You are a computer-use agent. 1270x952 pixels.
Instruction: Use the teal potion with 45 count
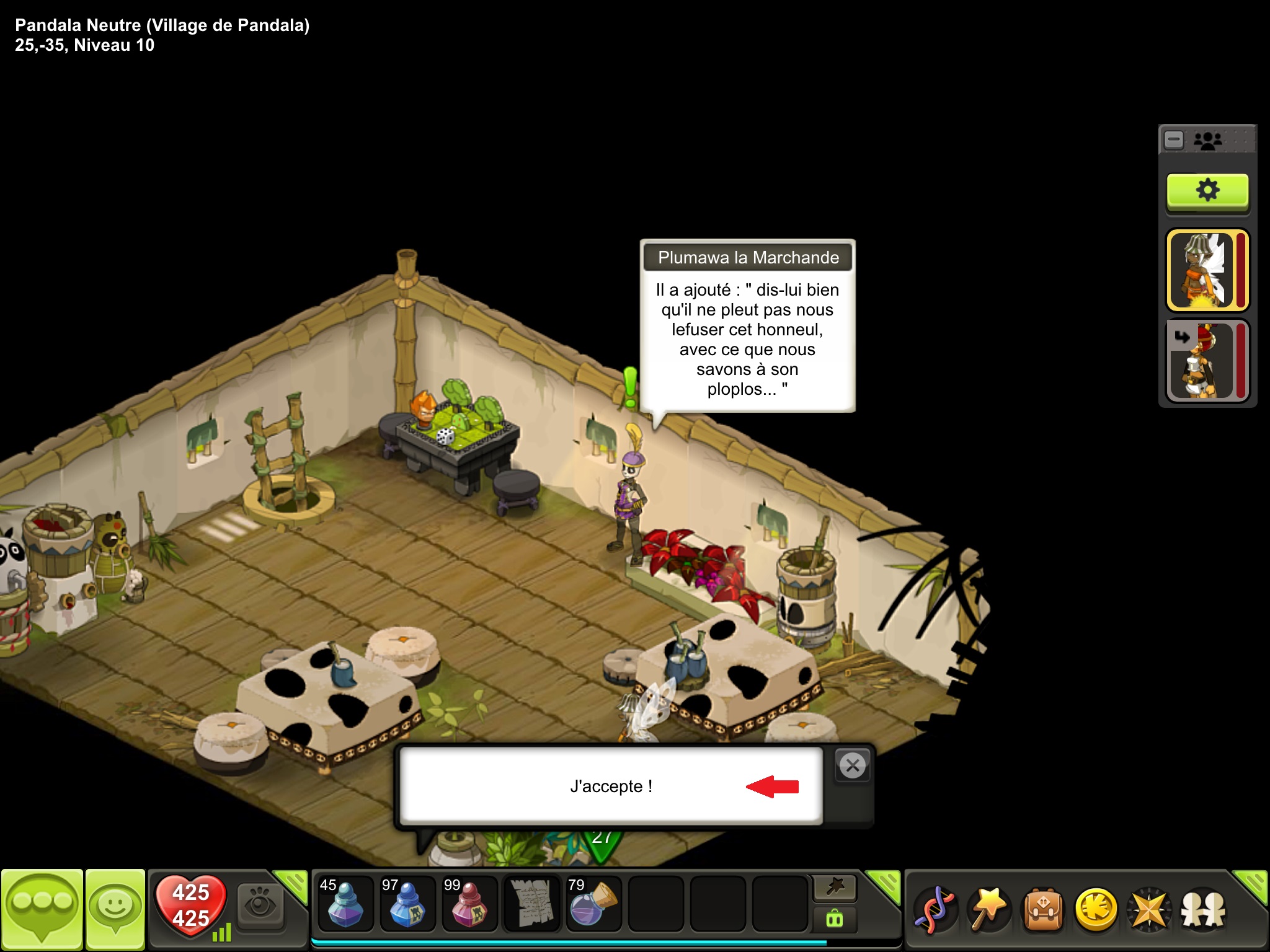pyautogui.click(x=345, y=904)
